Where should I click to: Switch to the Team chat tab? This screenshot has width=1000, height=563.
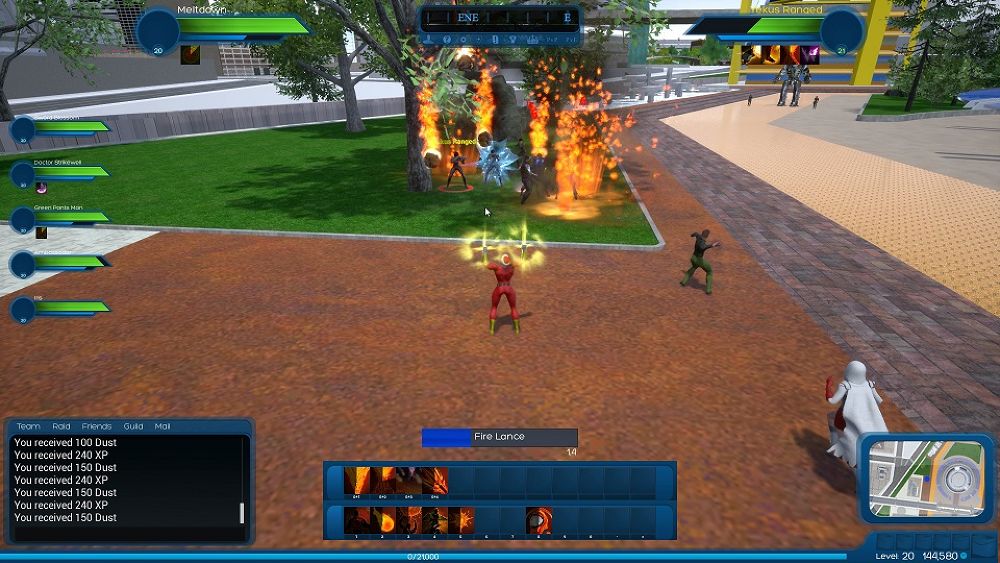28,426
